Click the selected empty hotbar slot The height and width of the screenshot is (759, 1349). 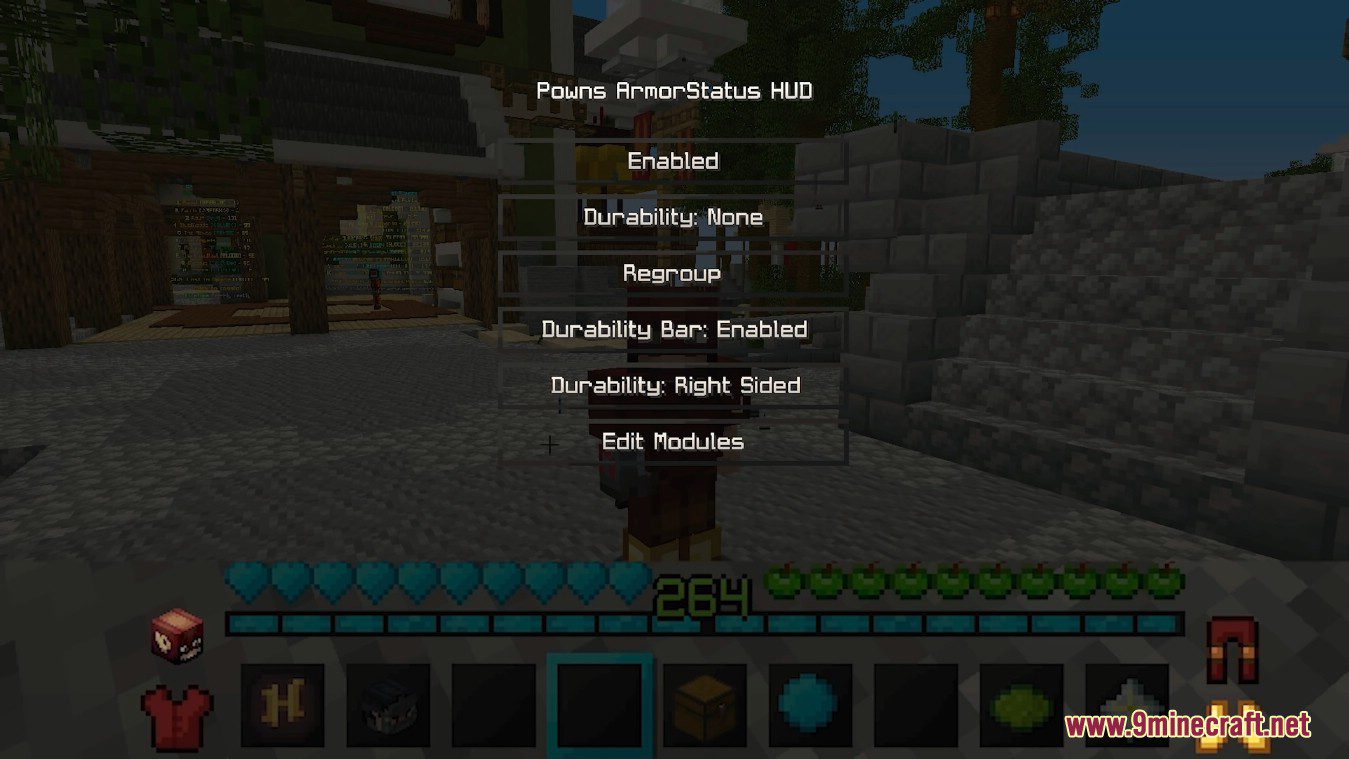pyautogui.click(x=601, y=707)
